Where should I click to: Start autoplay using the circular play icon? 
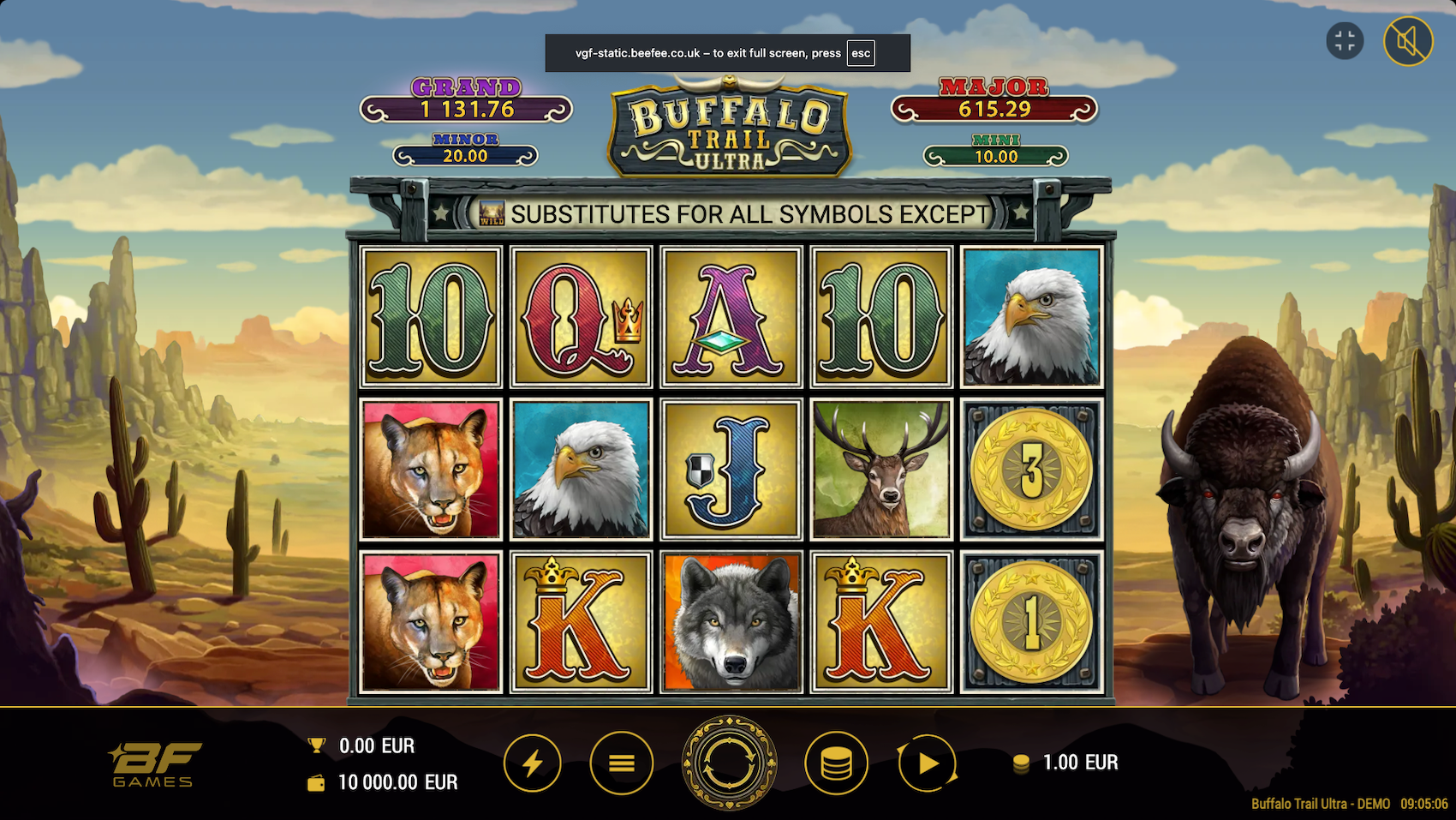(x=928, y=762)
